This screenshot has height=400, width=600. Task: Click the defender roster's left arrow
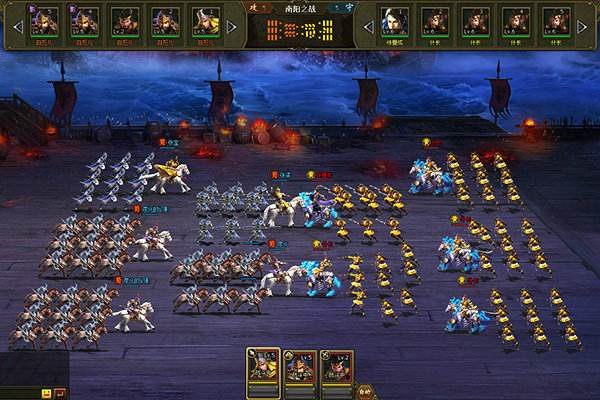370,26
